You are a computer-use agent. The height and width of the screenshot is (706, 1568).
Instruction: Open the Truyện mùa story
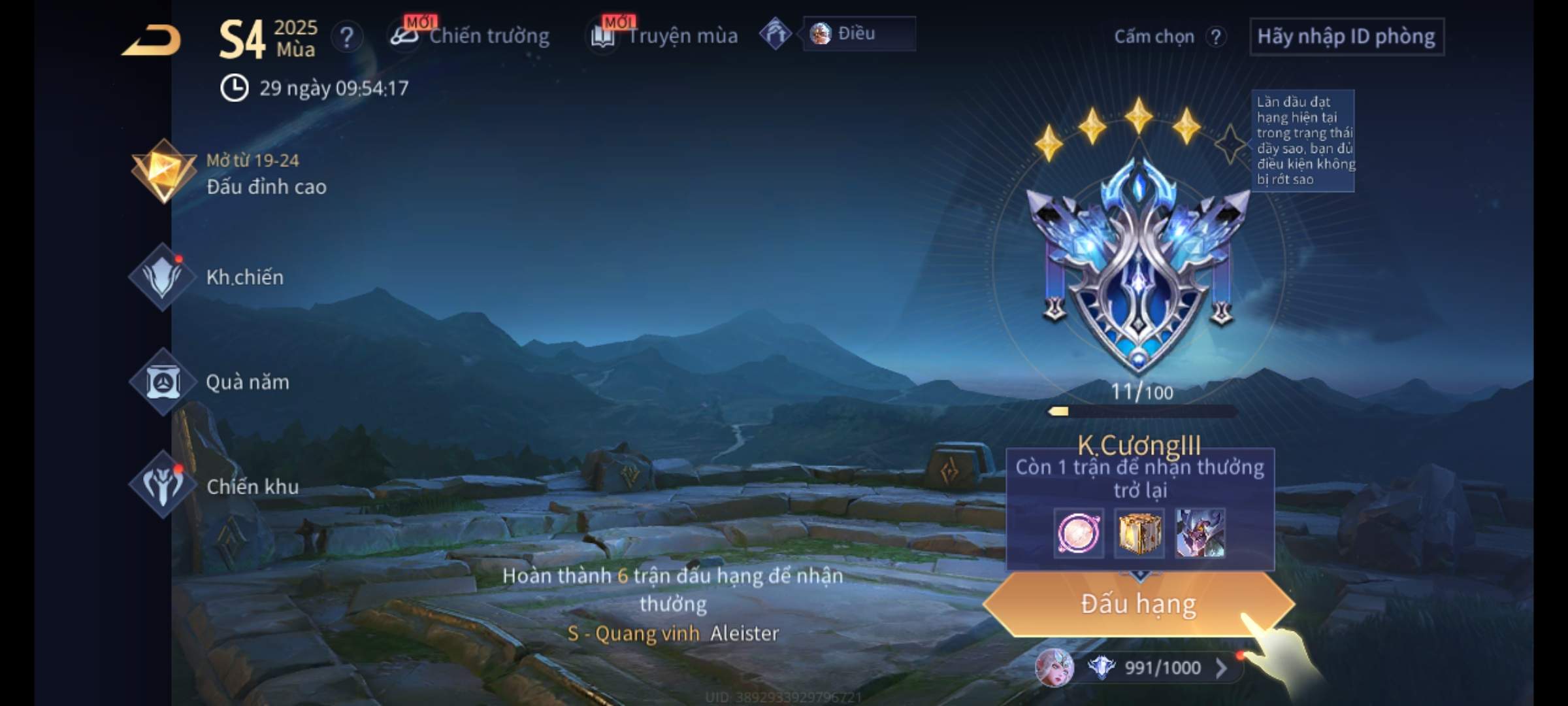[665, 36]
